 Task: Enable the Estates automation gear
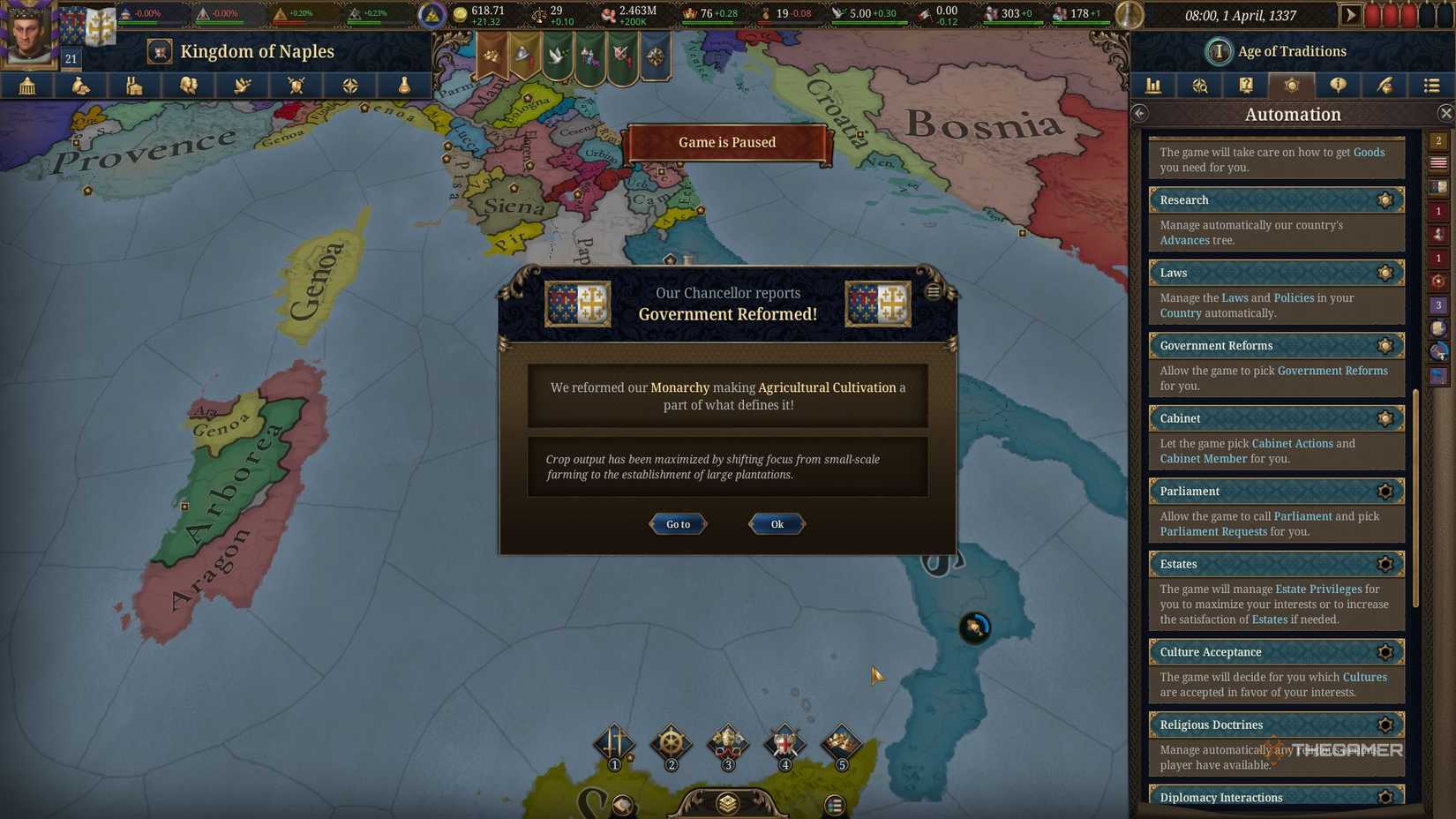pyautogui.click(x=1384, y=564)
